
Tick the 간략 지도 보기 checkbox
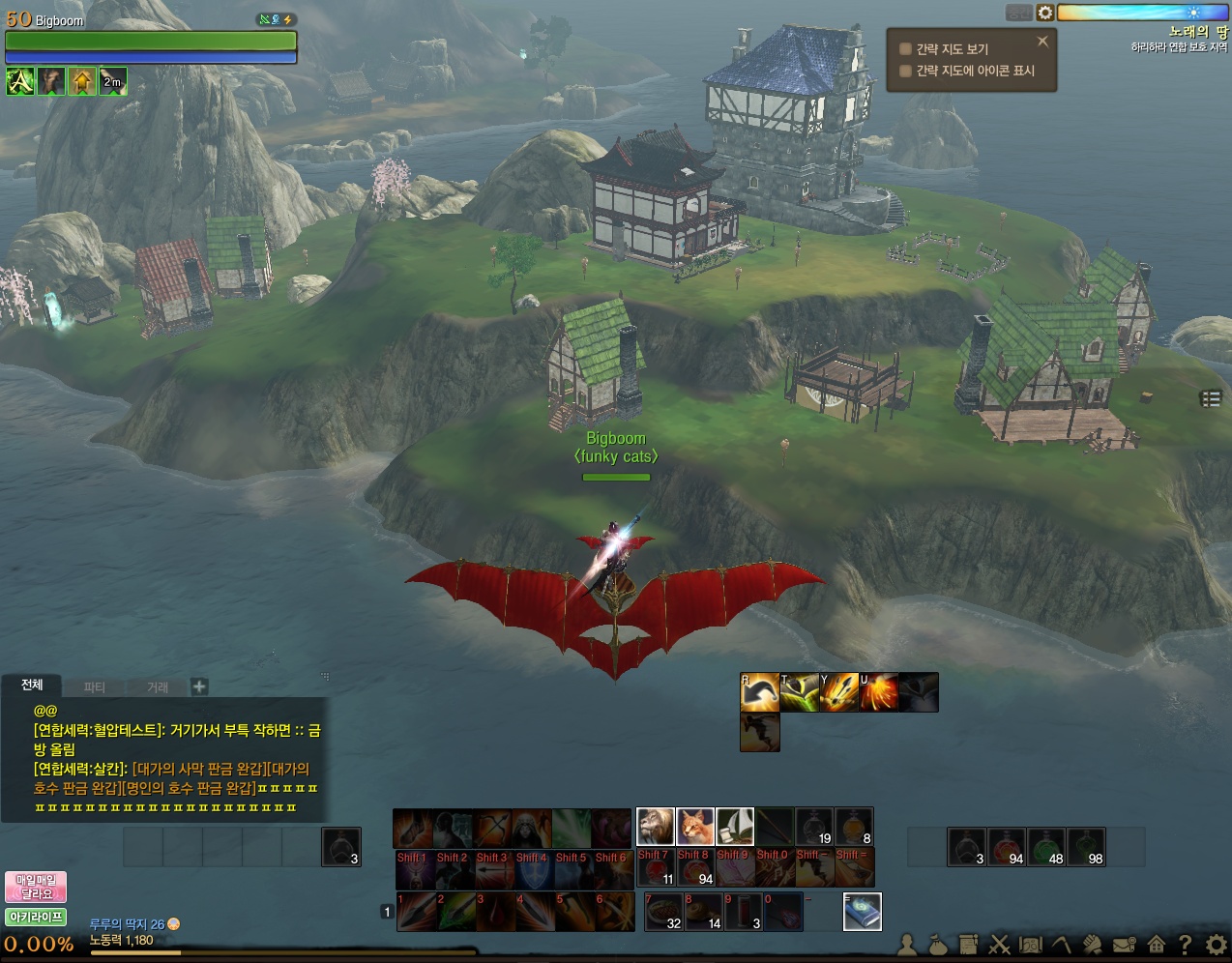click(906, 49)
